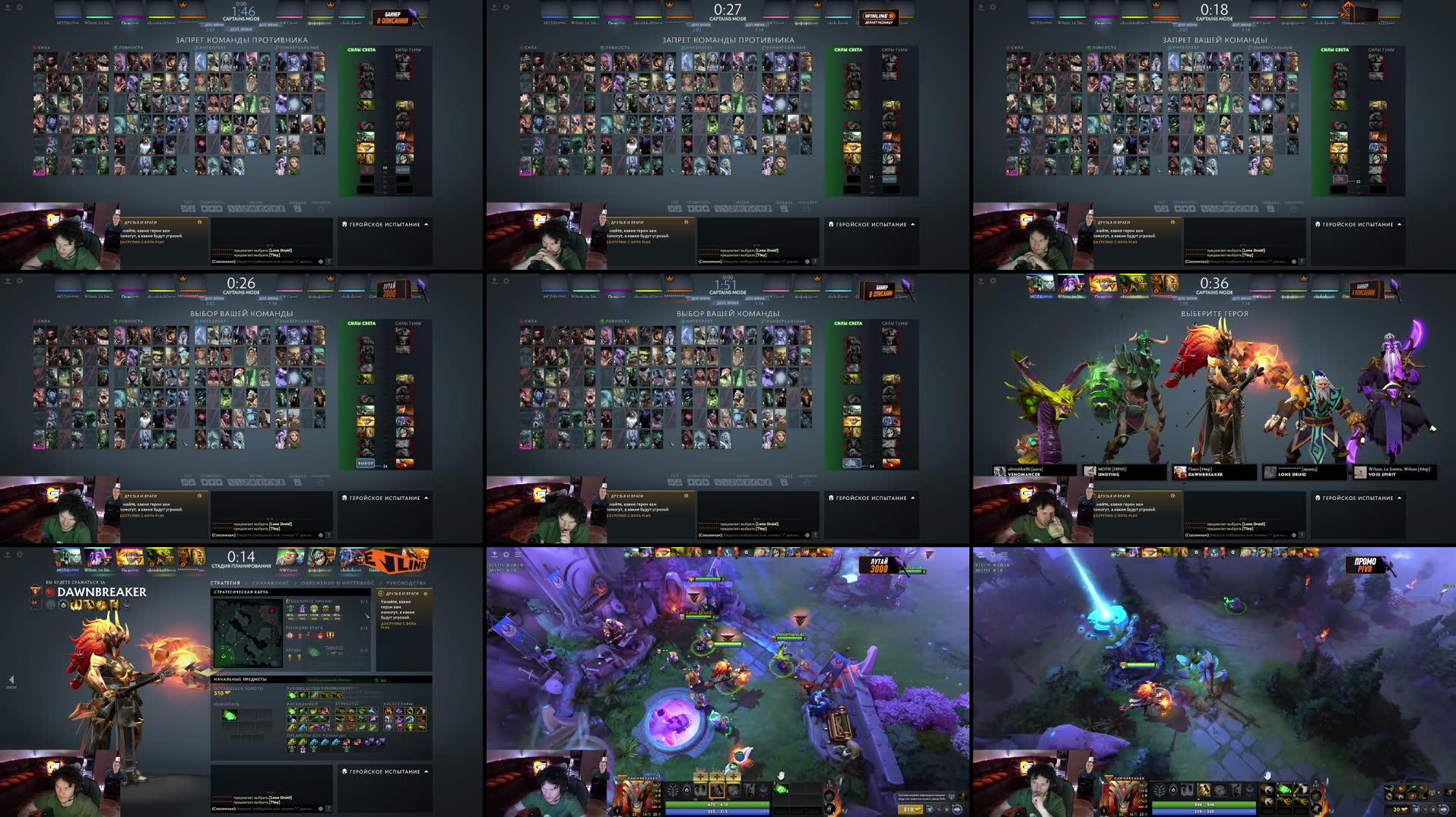Click the Tango item in consumables section
1456x817 pixels.
click(x=290, y=710)
